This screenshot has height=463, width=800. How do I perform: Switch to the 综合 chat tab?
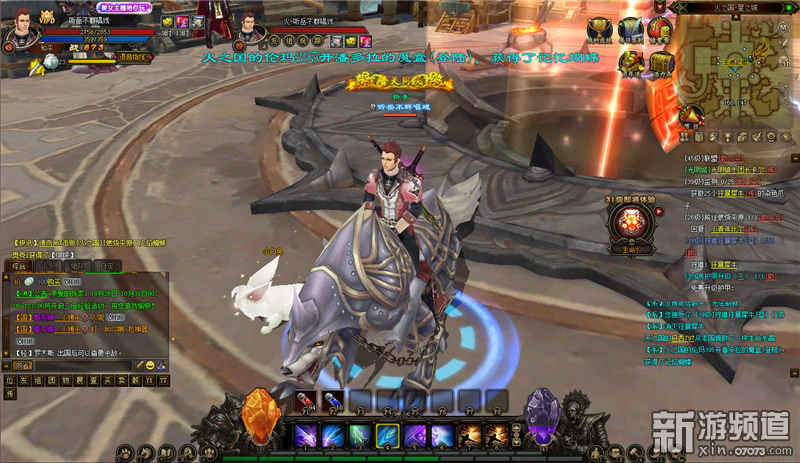coord(20,267)
